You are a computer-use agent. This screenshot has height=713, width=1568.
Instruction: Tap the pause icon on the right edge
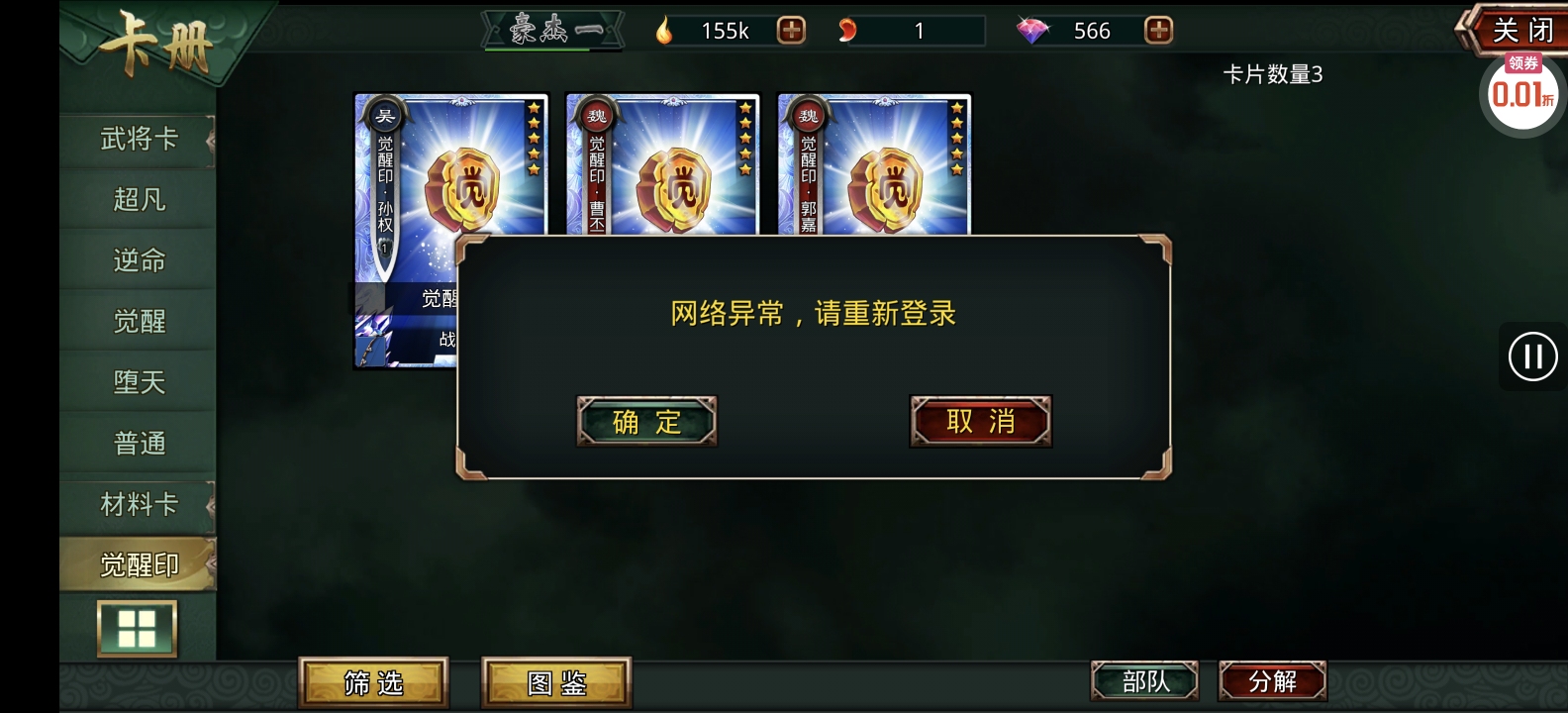click(1532, 356)
